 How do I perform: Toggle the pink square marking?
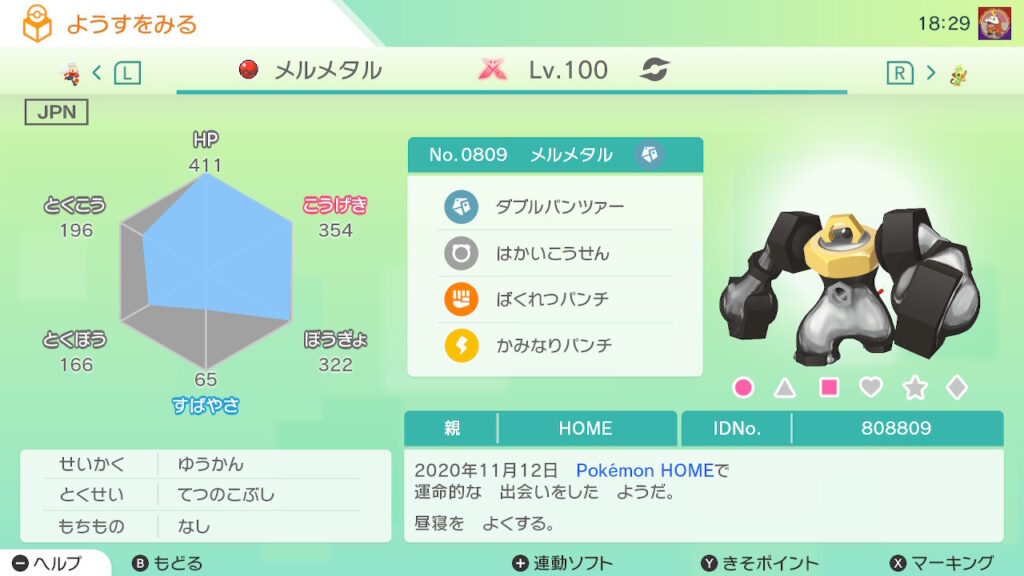(829, 387)
